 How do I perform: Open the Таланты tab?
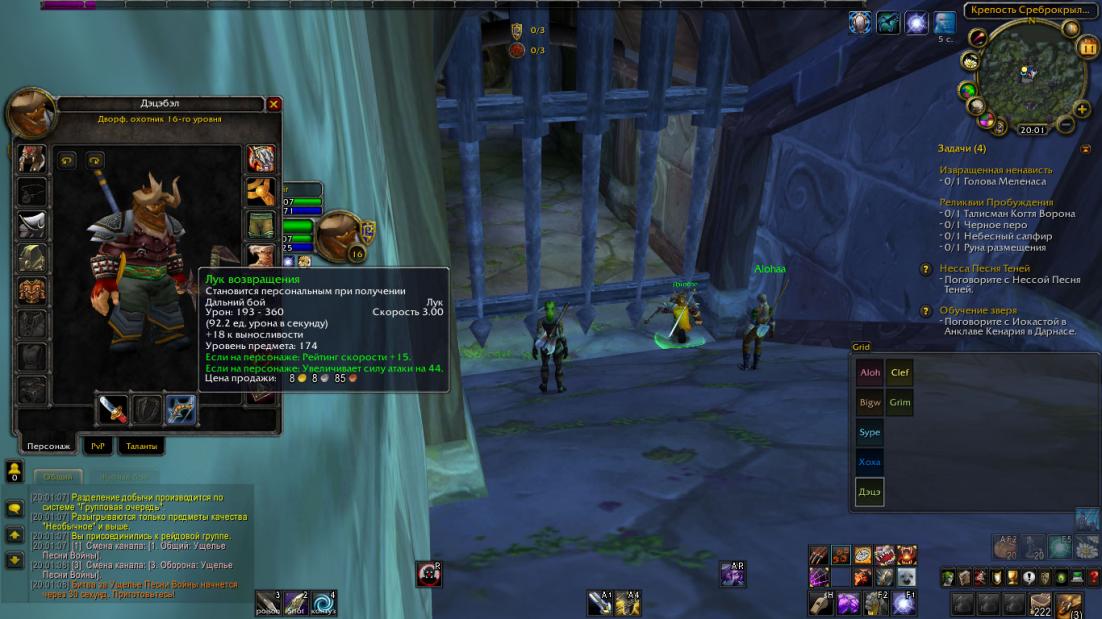point(141,446)
